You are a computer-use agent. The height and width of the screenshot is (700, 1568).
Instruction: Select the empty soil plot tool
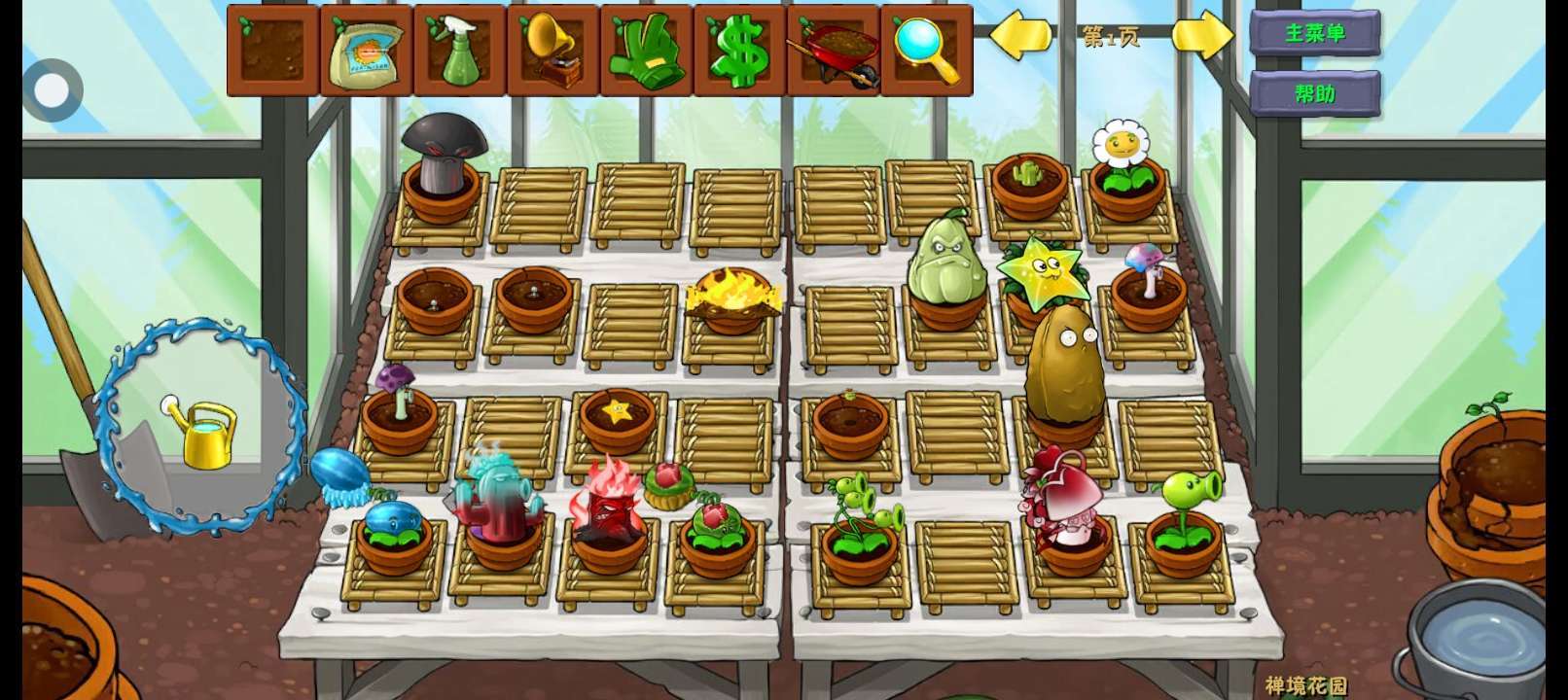pyautogui.click(x=273, y=51)
